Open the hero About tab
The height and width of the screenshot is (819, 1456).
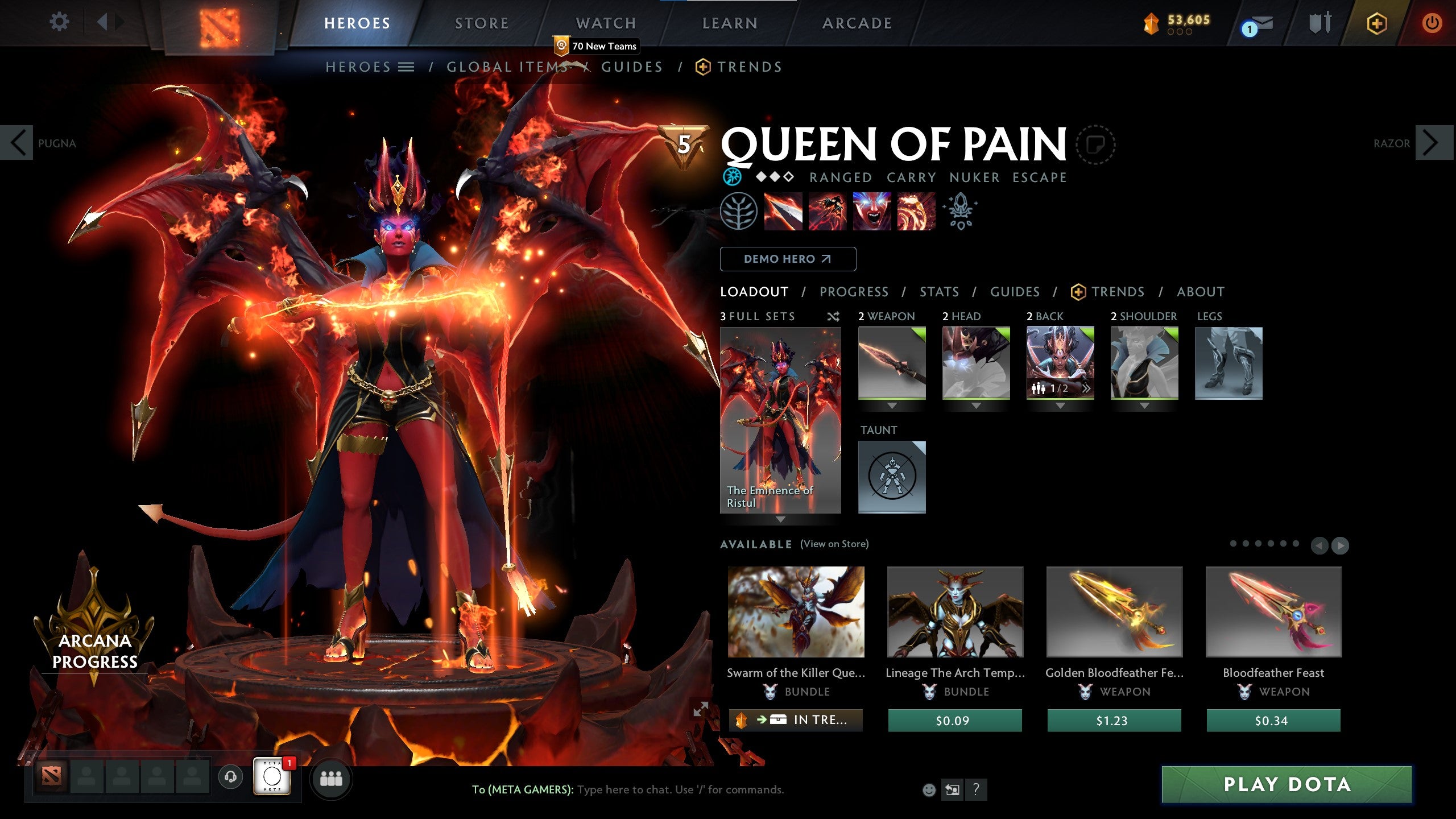[1200, 292]
